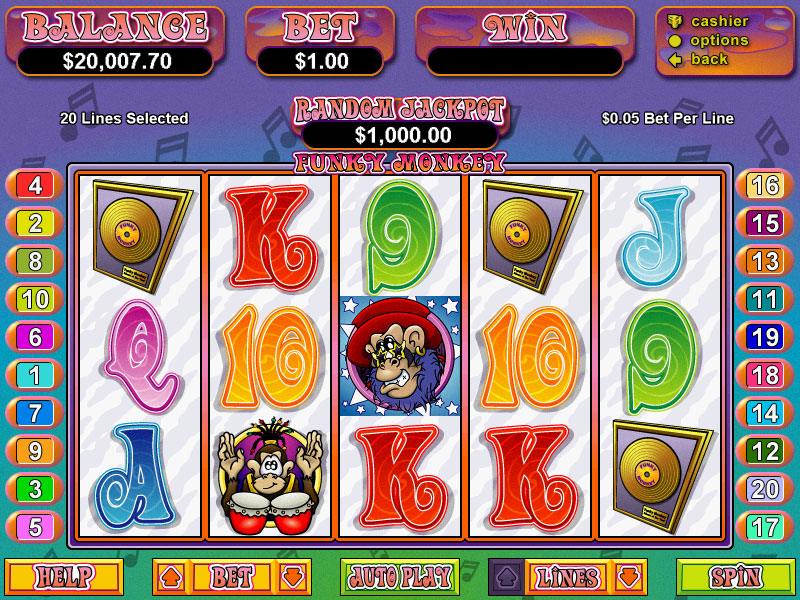Choose payline number 20
800x600 pixels.
[x=765, y=489]
